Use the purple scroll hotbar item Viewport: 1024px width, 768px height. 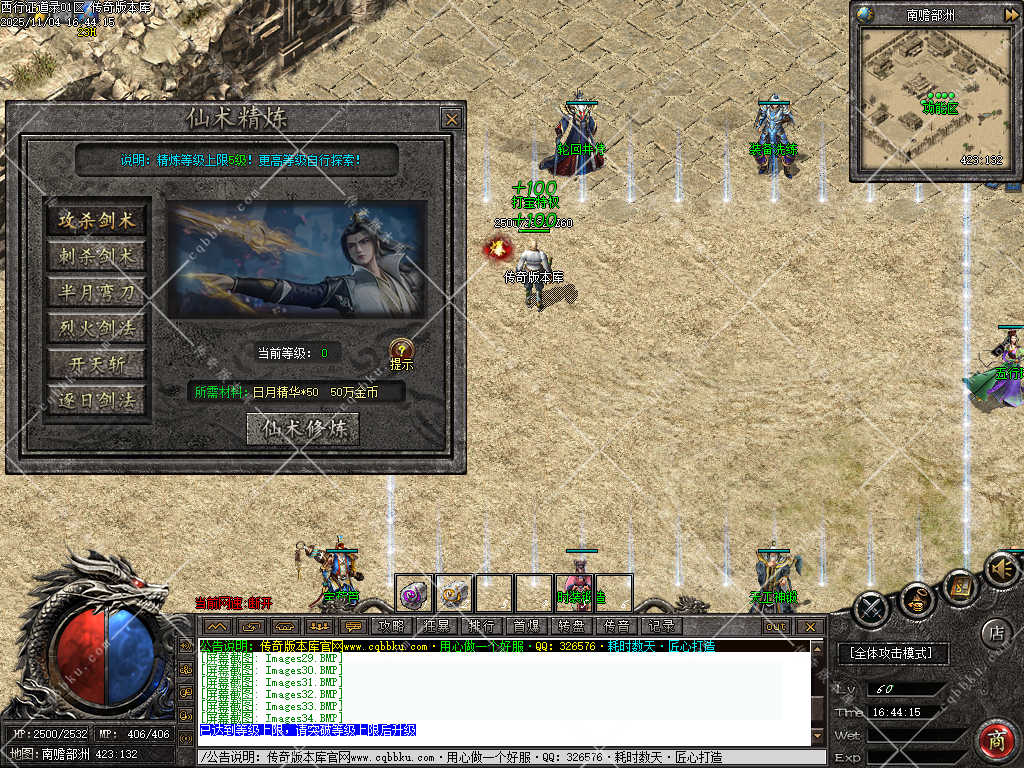(413, 594)
